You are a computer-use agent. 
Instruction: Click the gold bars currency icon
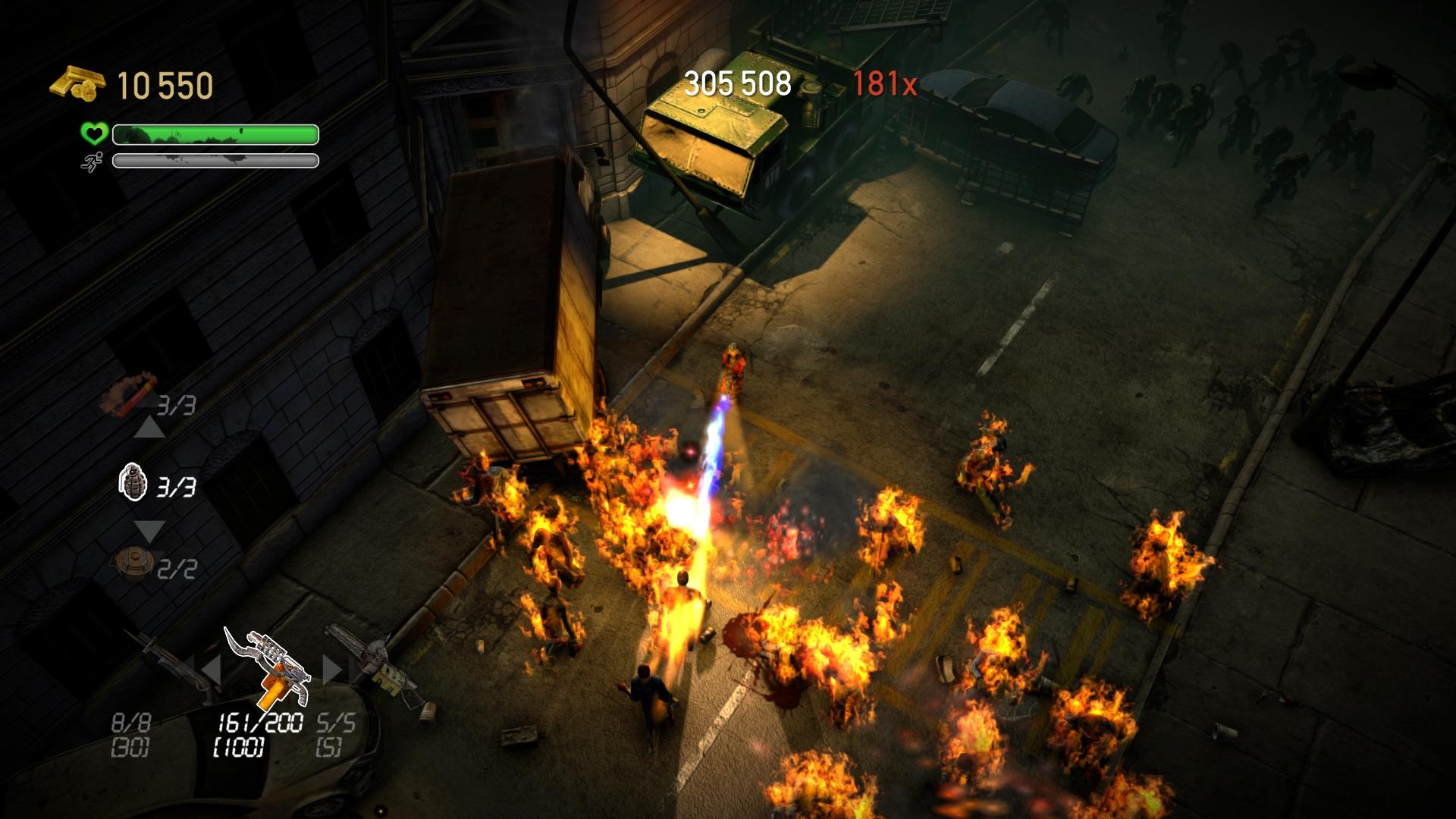tap(76, 81)
